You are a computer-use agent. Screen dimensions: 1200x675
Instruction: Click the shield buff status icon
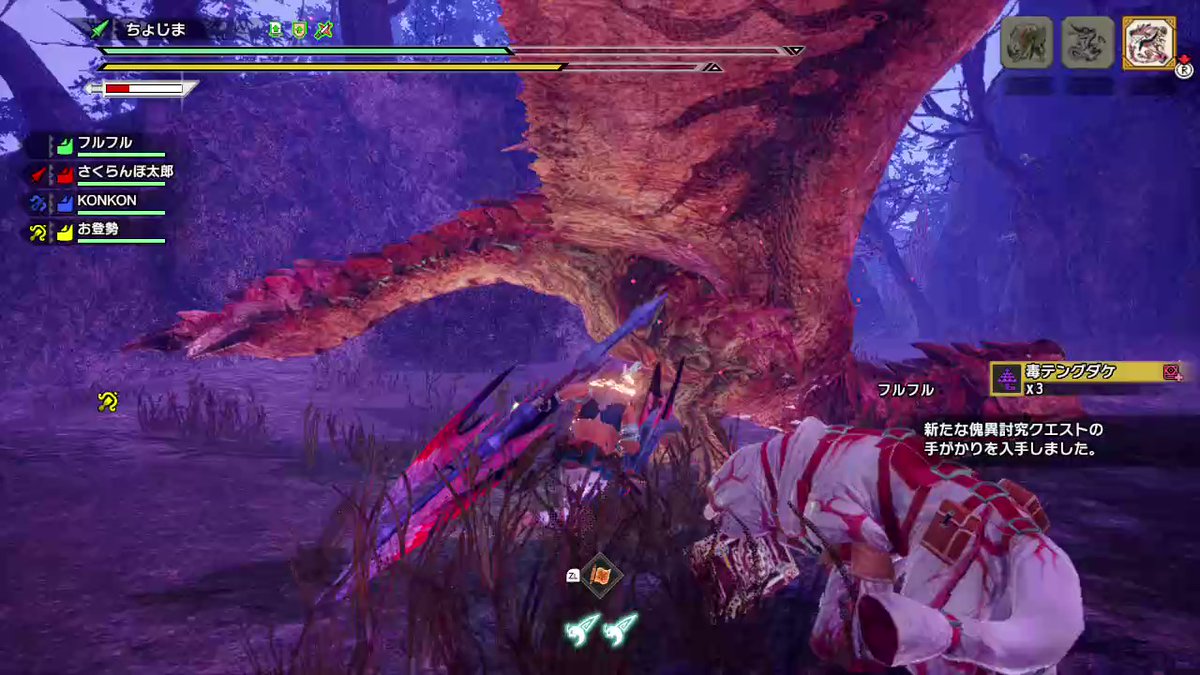pos(299,30)
